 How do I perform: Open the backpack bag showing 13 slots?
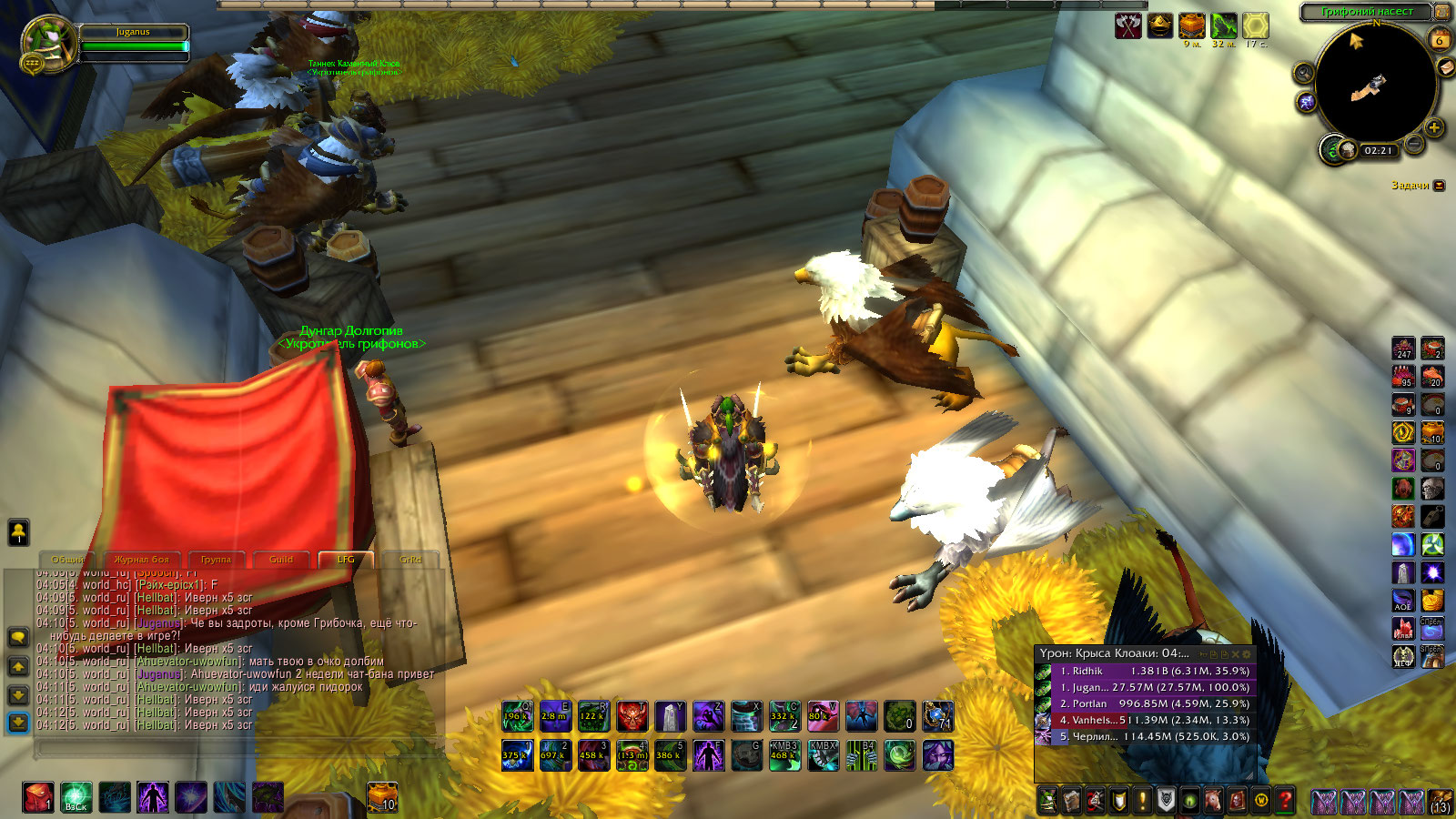(x=1440, y=801)
